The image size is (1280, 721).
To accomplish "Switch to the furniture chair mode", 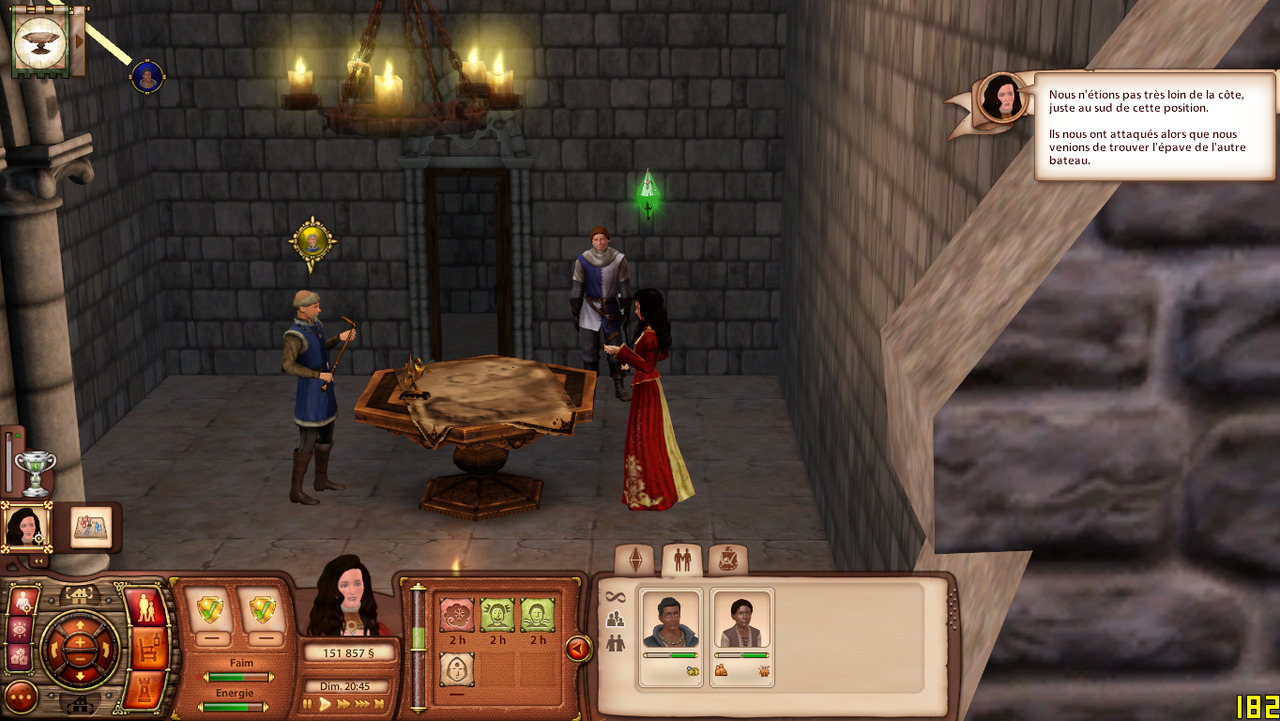I will click(147, 650).
